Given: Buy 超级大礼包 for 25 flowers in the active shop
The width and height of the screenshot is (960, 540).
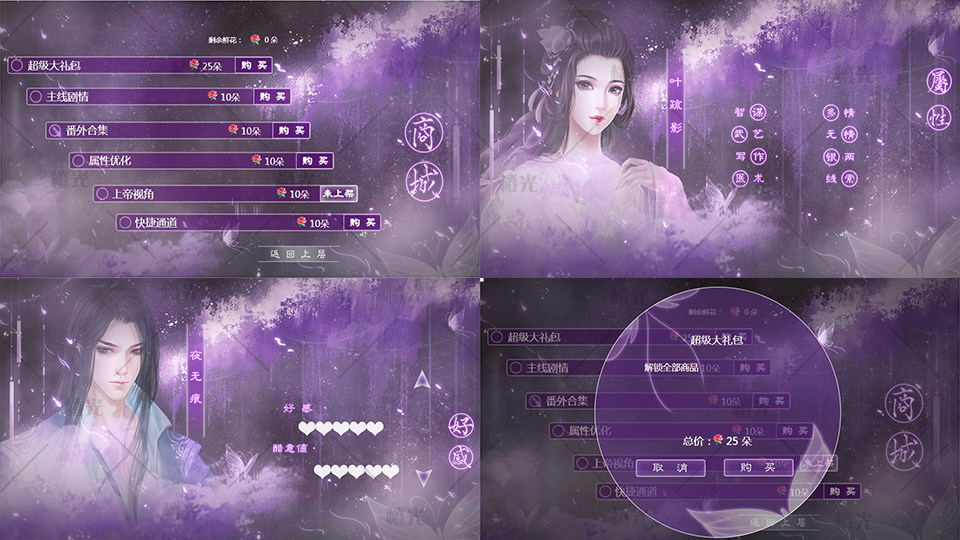Looking at the screenshot, I should (254, 65).
